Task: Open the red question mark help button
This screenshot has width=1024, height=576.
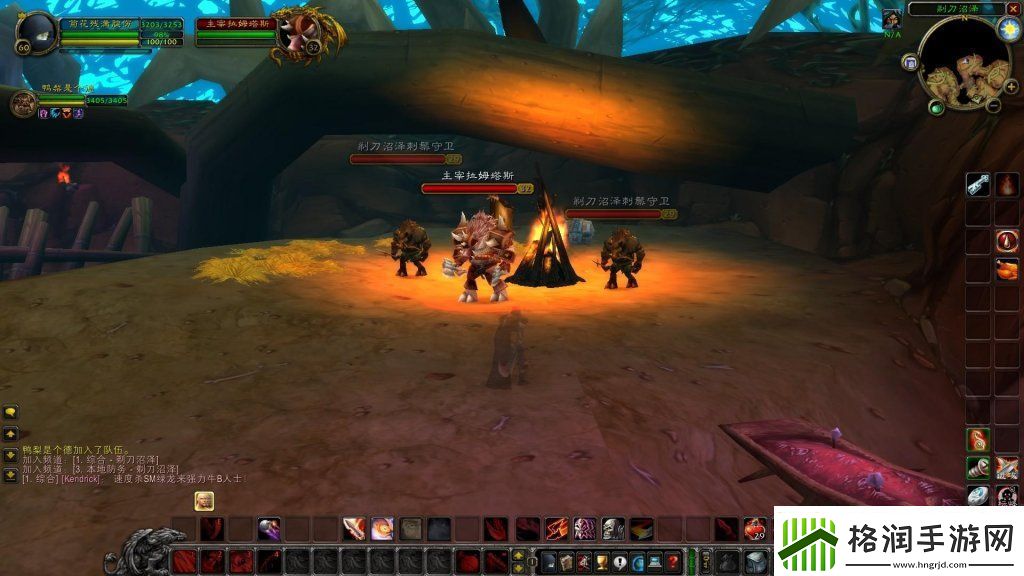Action: point(673,562)
